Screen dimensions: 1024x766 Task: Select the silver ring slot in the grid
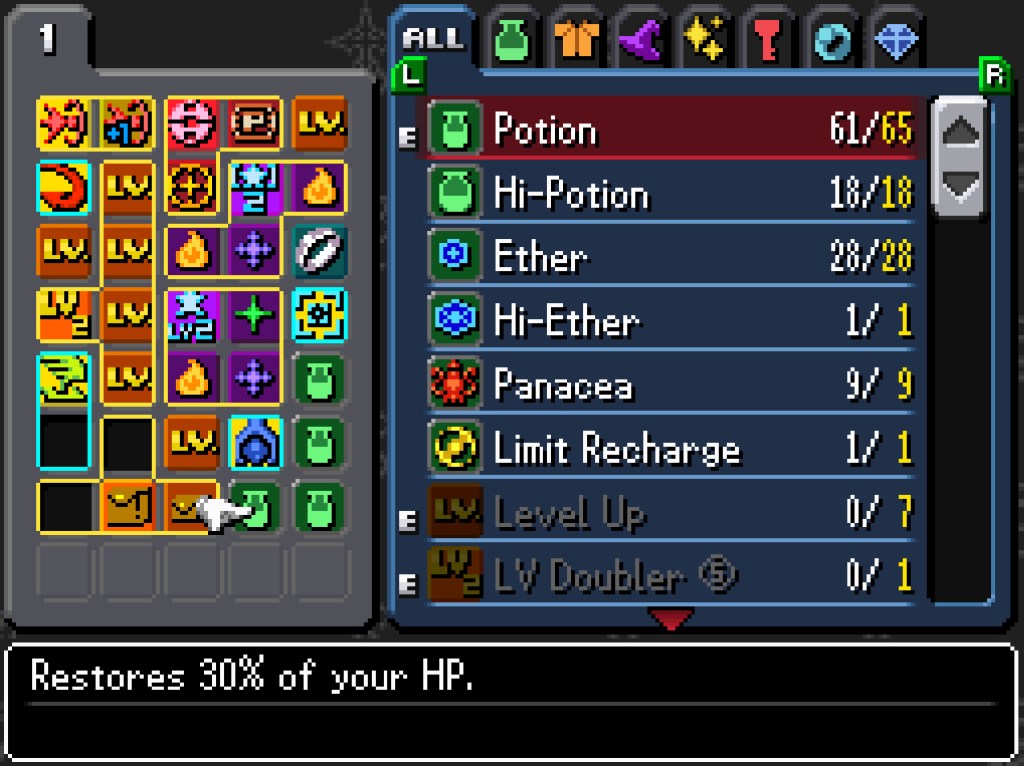tap(320, 249)
